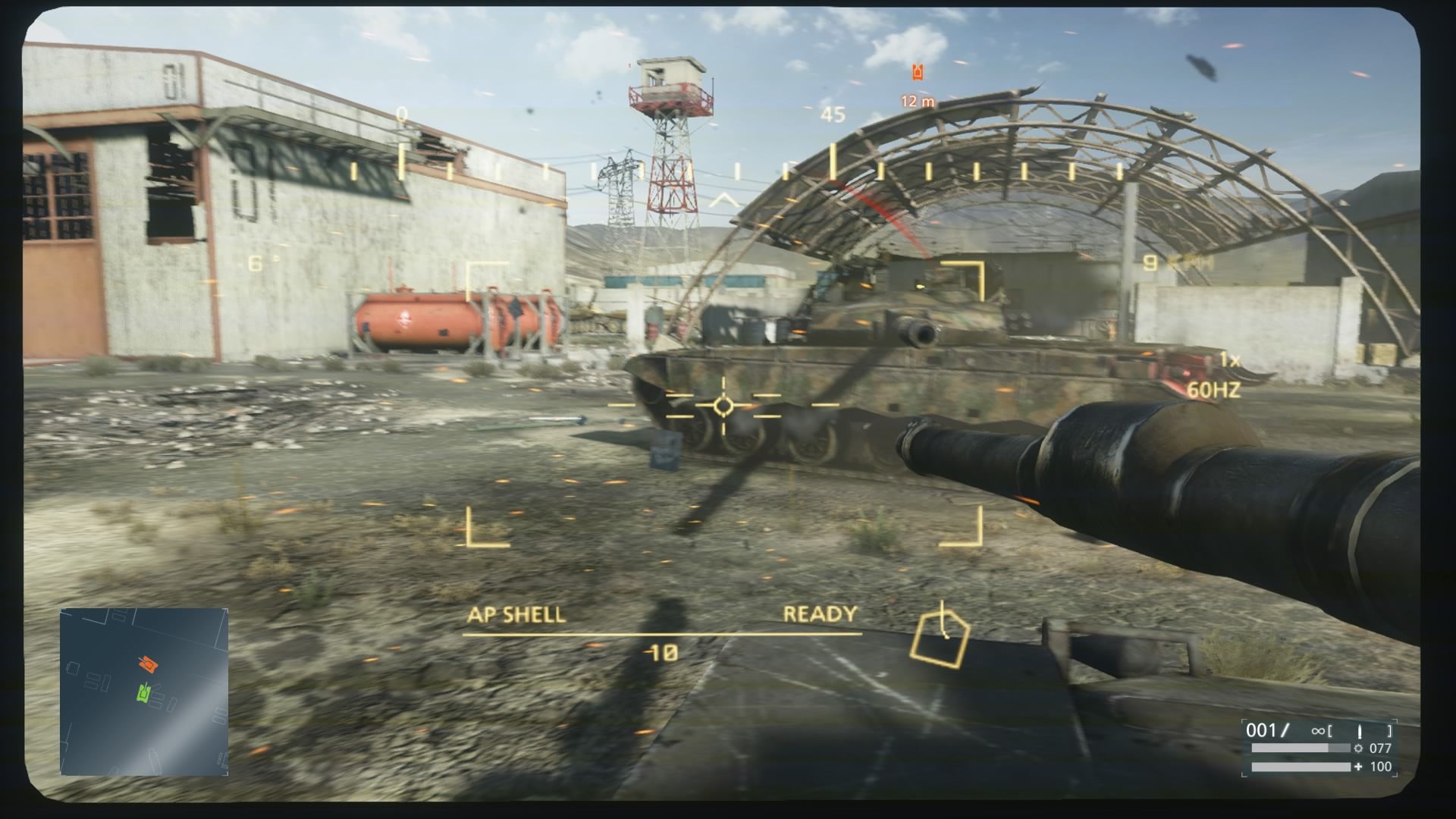Click the orange enemy marker above 12 m
1456x819 pixels.
(918, 73)
